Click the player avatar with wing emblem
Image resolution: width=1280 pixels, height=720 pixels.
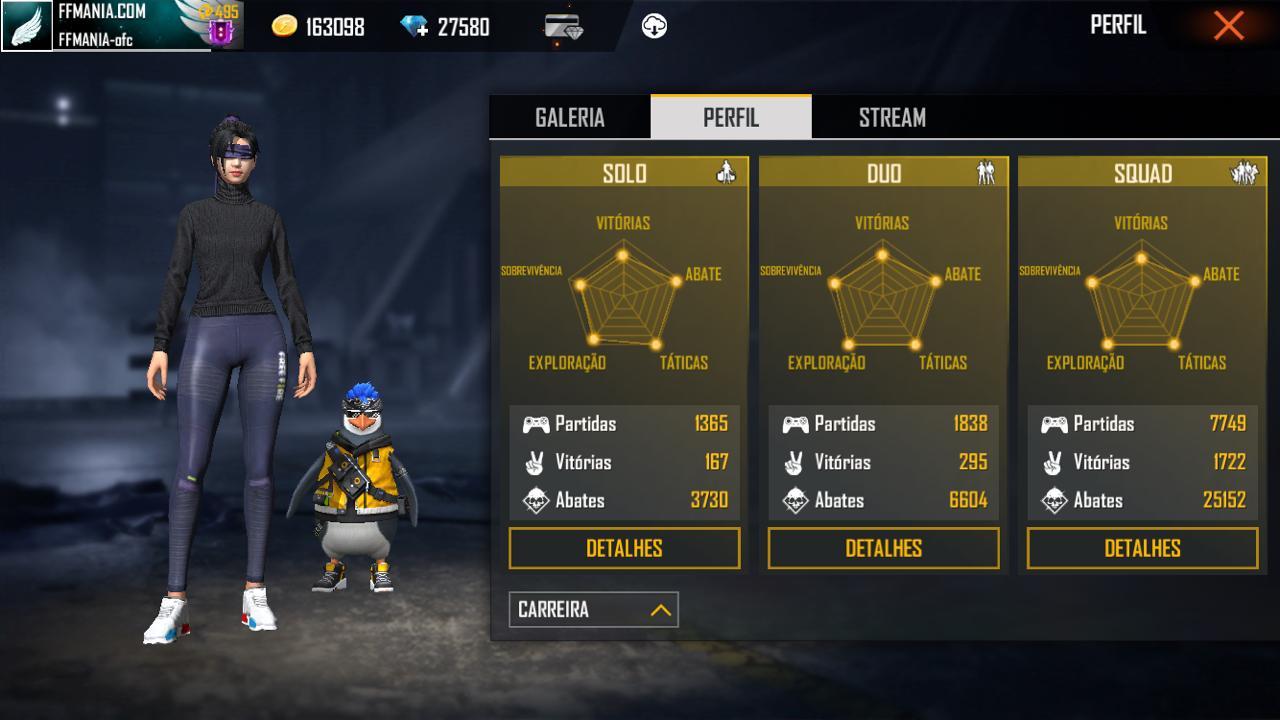point(27,26)
